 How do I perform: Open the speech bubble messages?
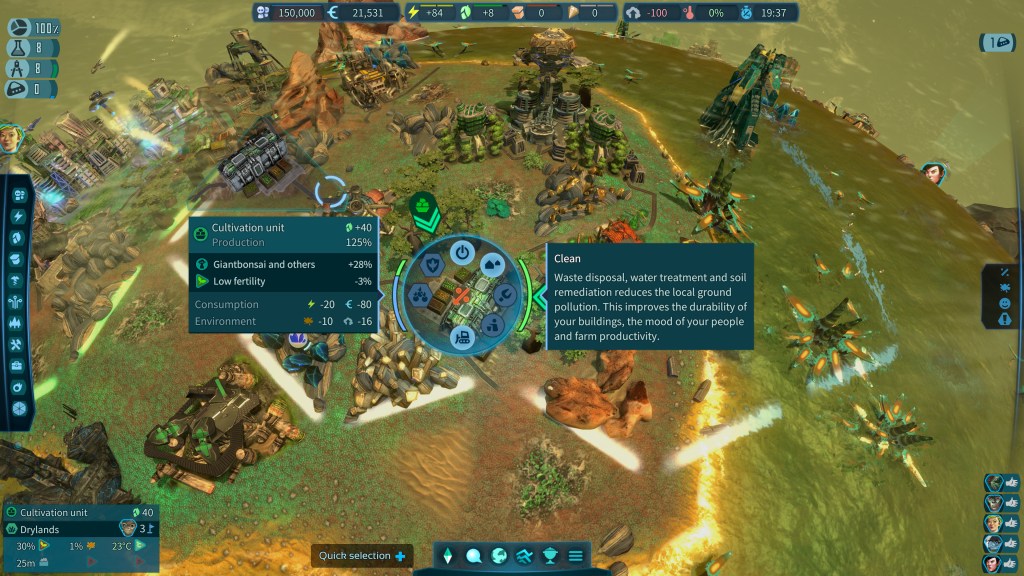473,556
